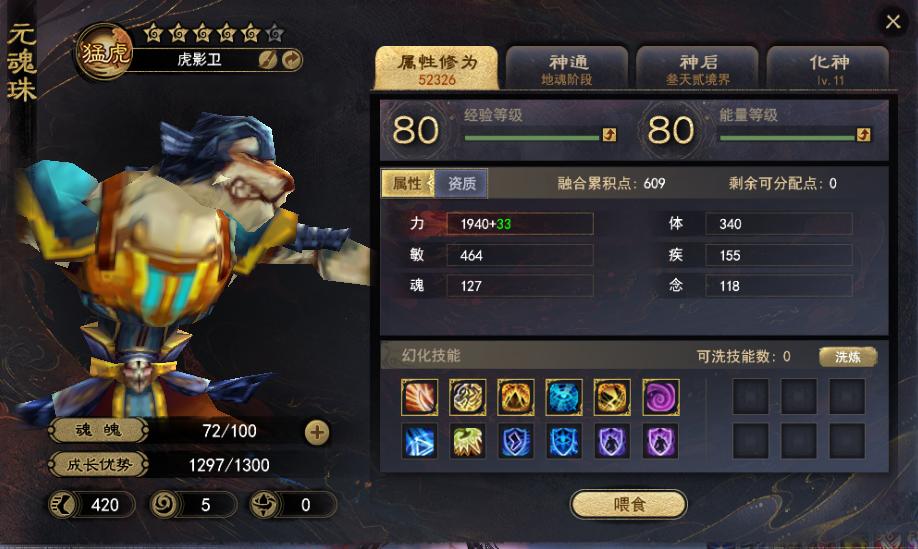Open the 神启 tab

pos(698,68)
